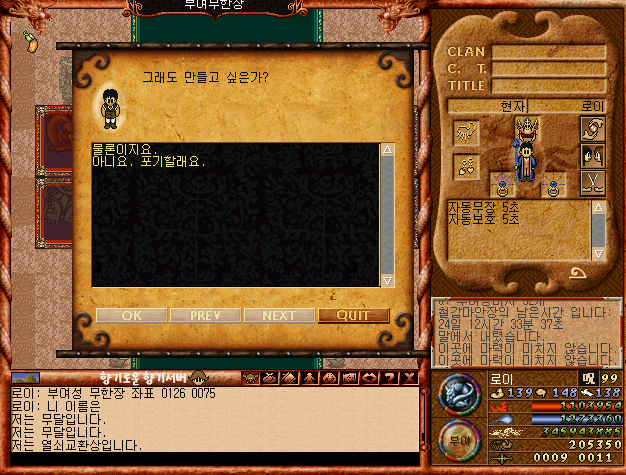Select the helmet equipment slot

point(526,127)
